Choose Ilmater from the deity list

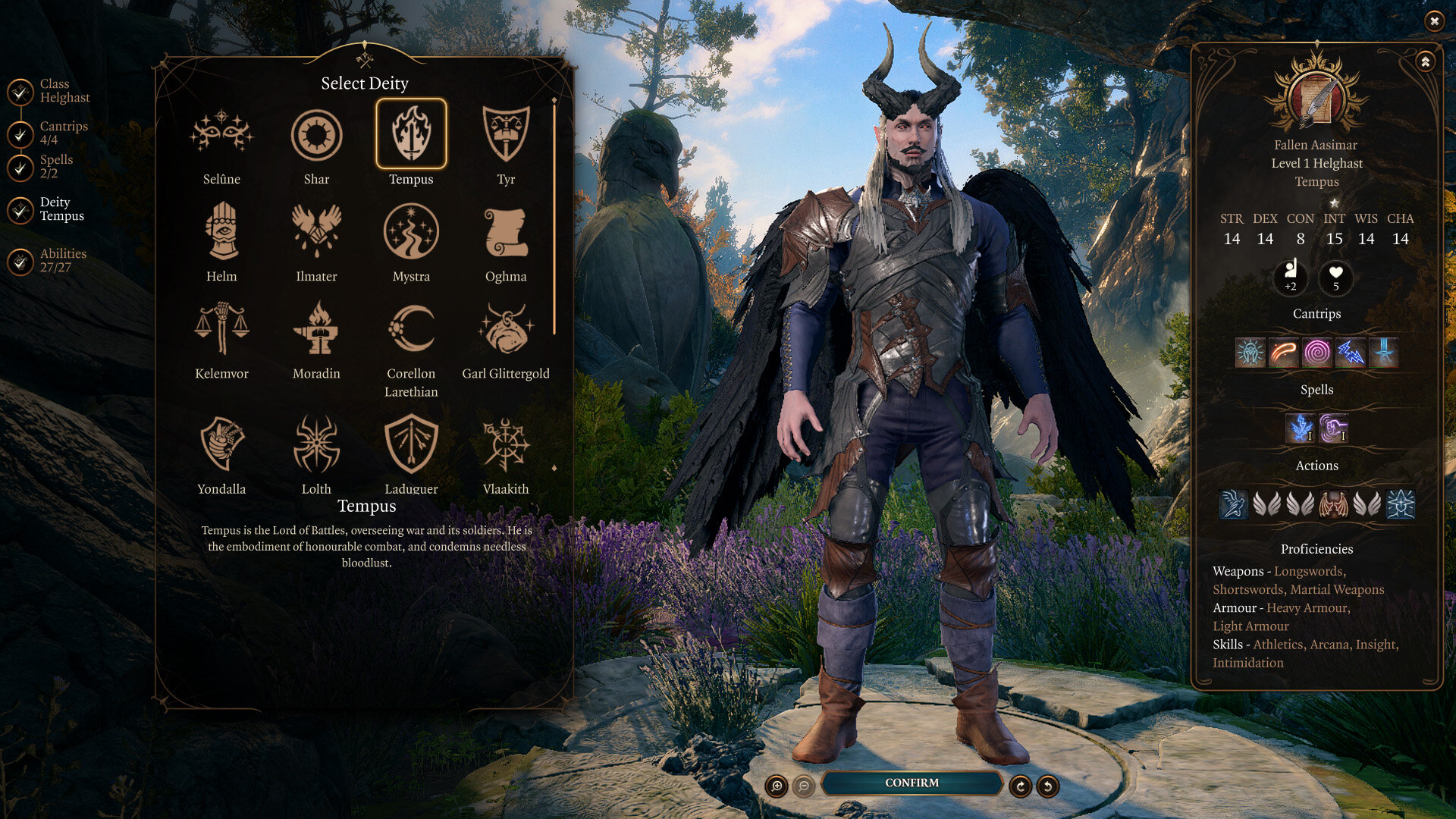click(x=316, y=232)
